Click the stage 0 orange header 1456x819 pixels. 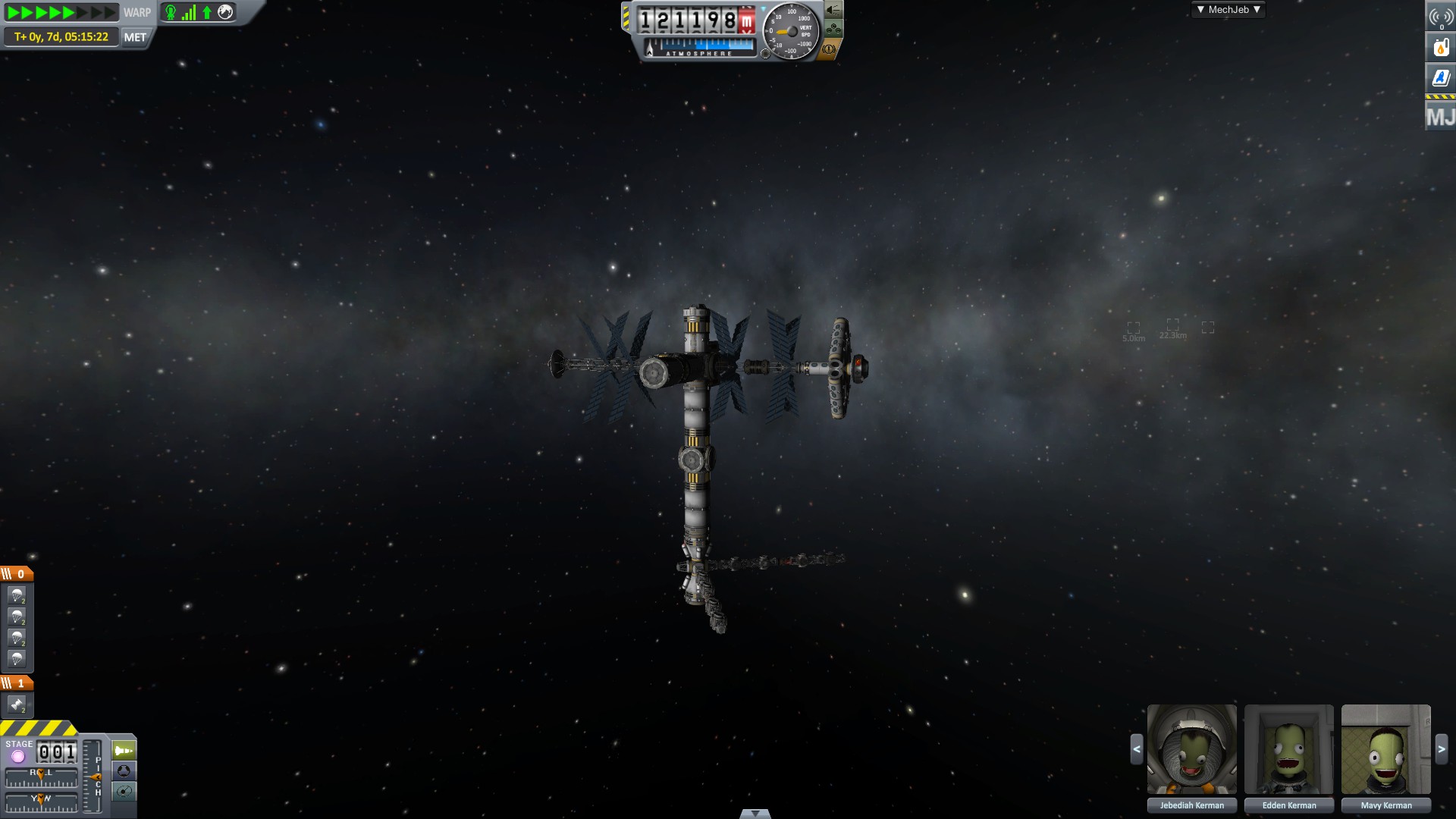17,574
